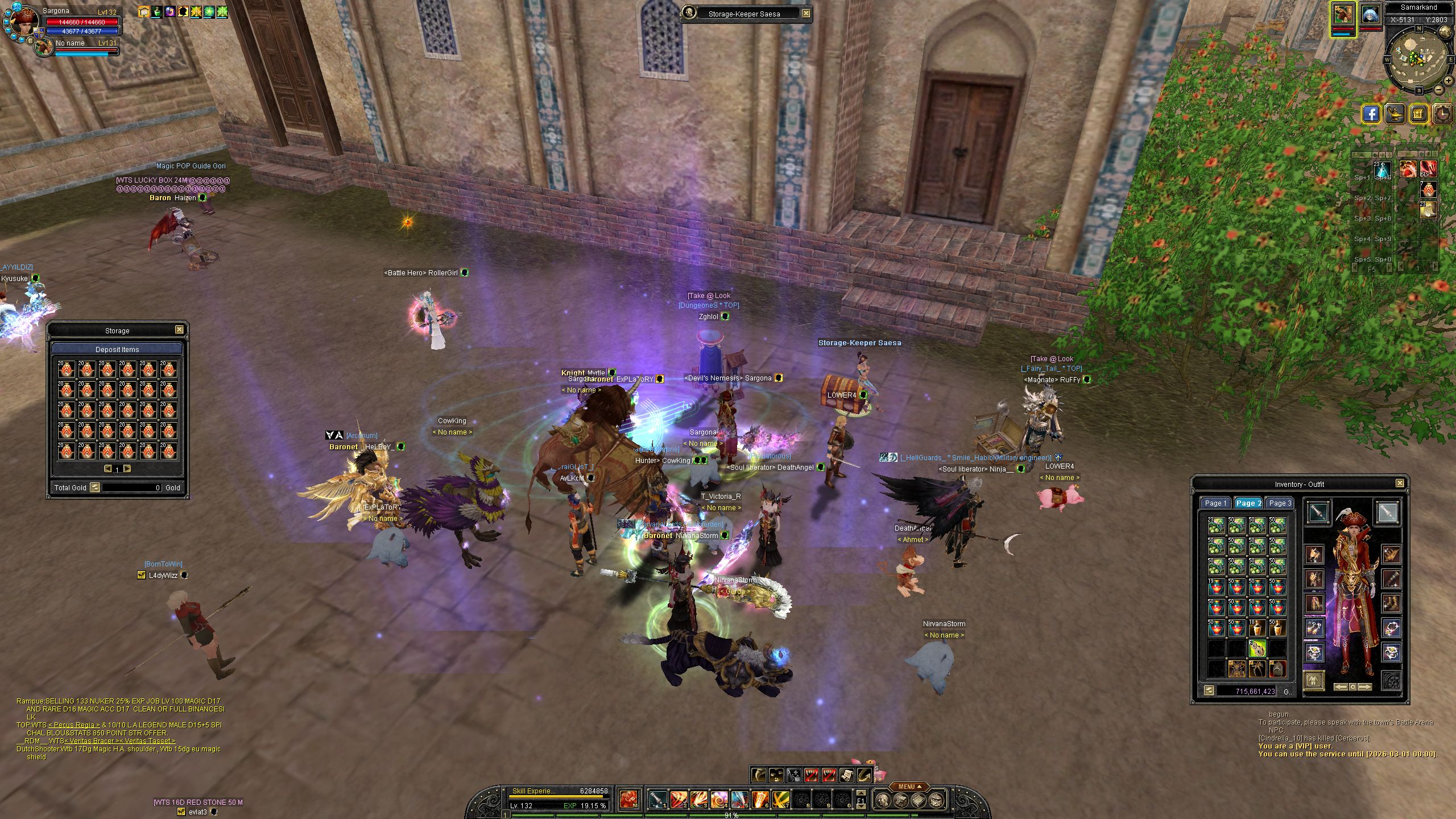1456x819 pixels.
Task: Click the Total Gold button in Storage
Action: tap(95, 487)
